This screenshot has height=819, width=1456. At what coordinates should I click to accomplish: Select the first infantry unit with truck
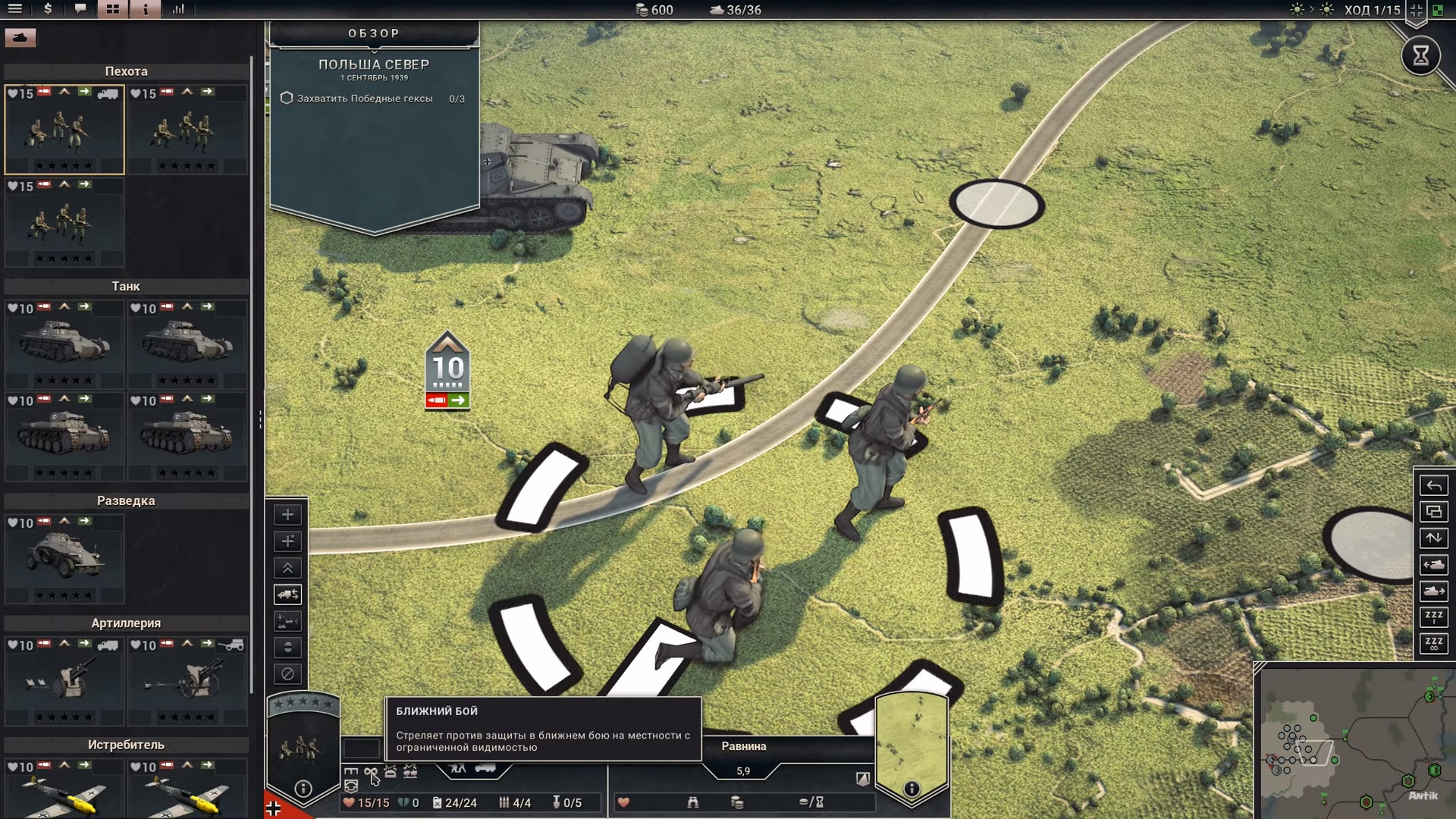[x=64, y=130]
